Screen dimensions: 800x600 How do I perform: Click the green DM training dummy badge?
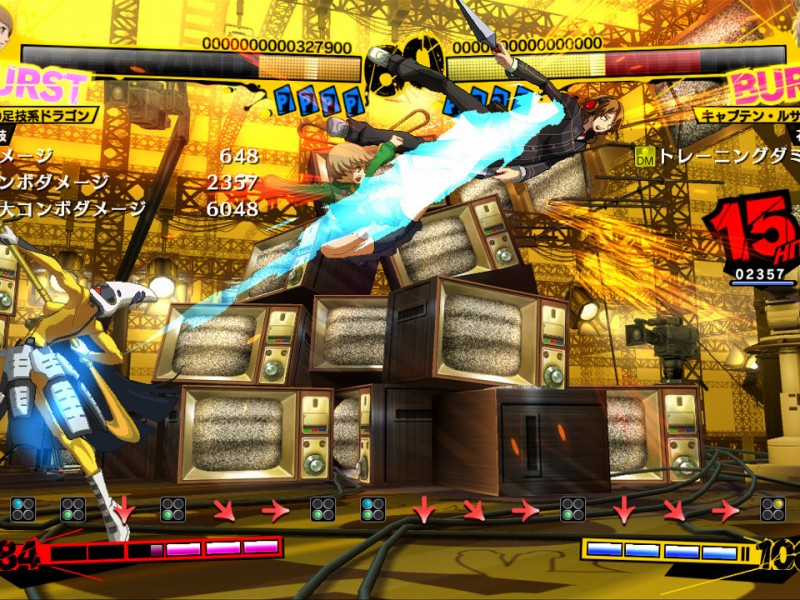pyautogui.click(x=644, y=156)
